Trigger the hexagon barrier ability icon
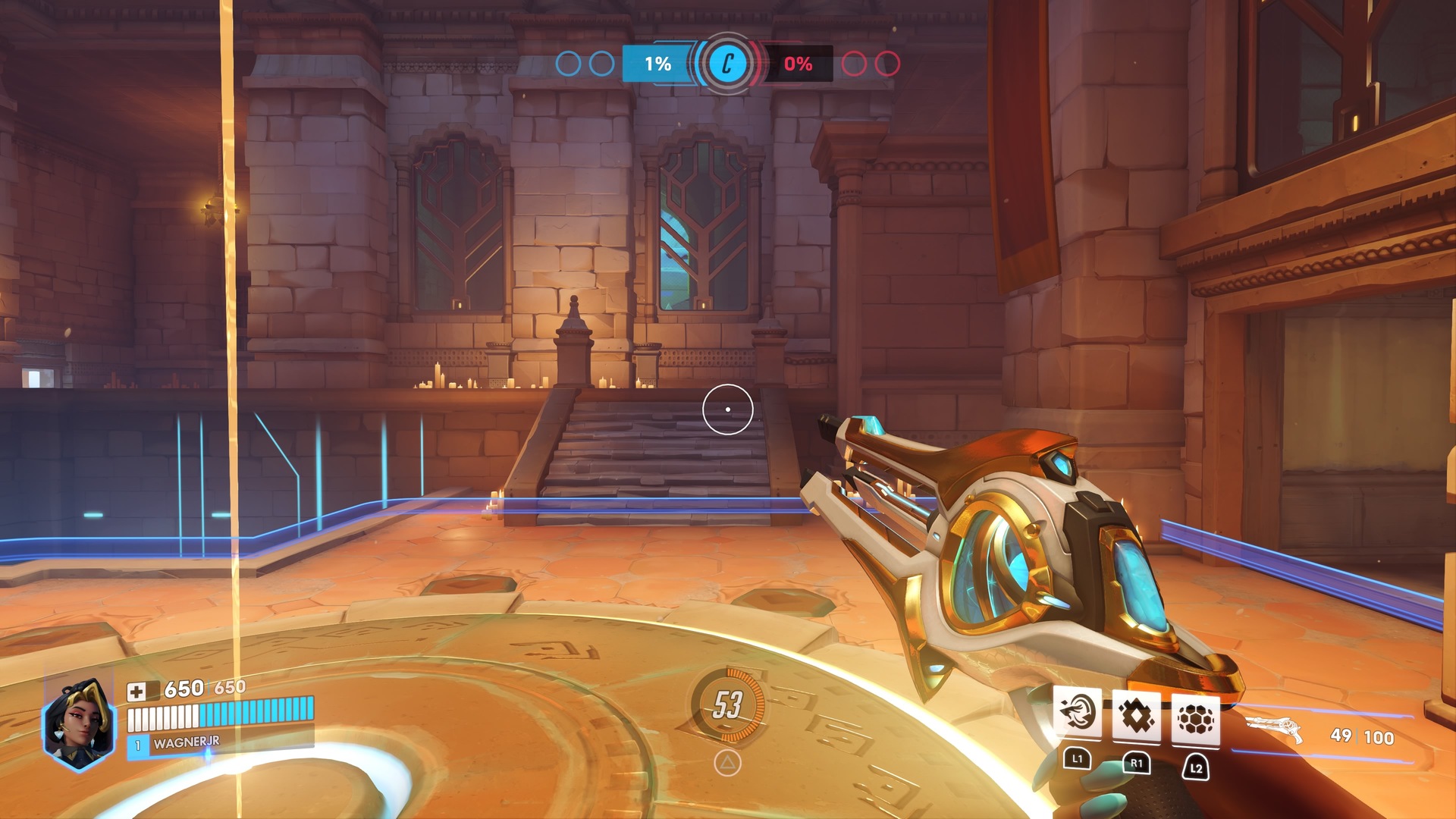 pyautogui.click(x=1196, y=718)
